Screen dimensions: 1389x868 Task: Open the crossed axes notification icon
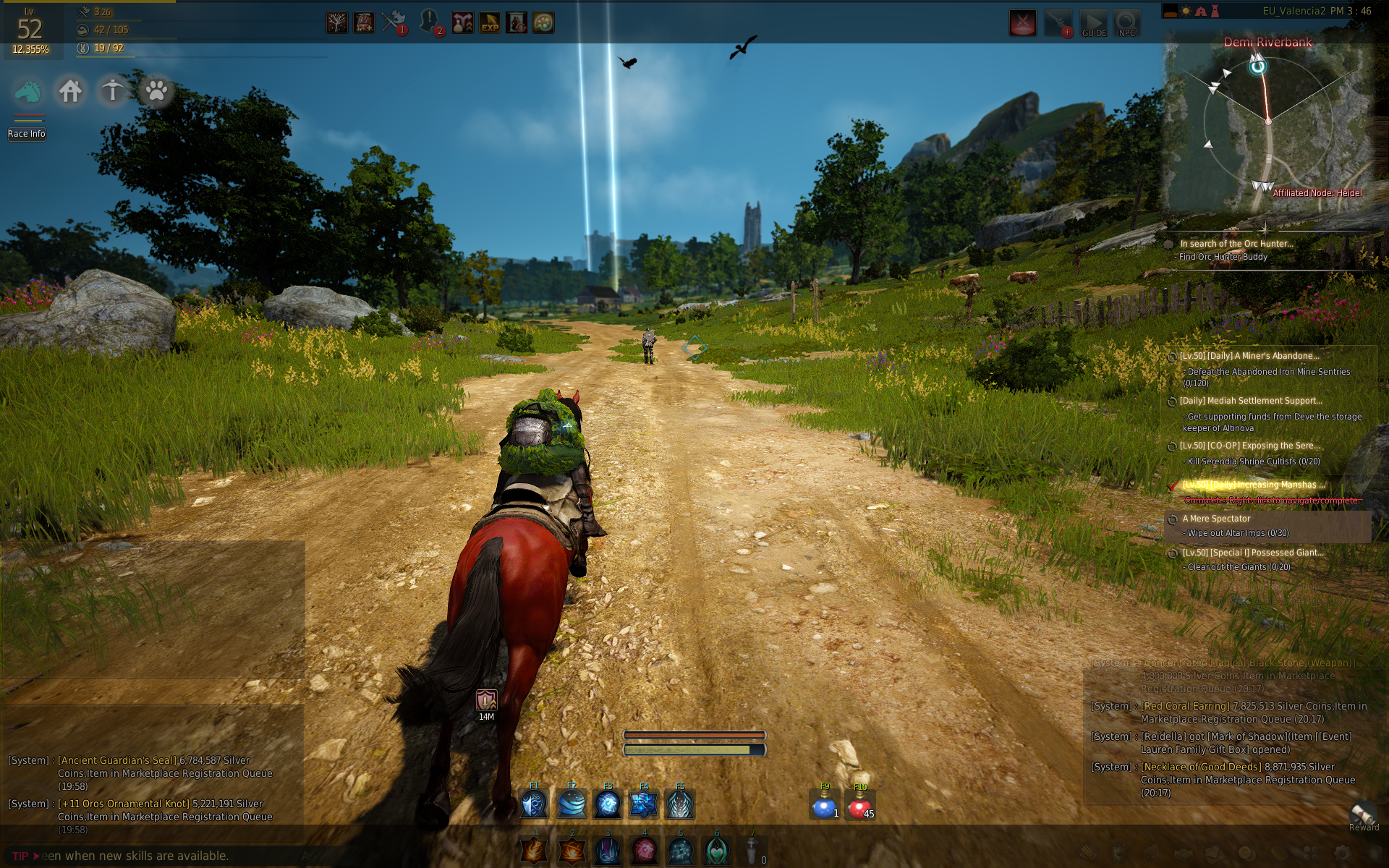(x=393, y=22)
